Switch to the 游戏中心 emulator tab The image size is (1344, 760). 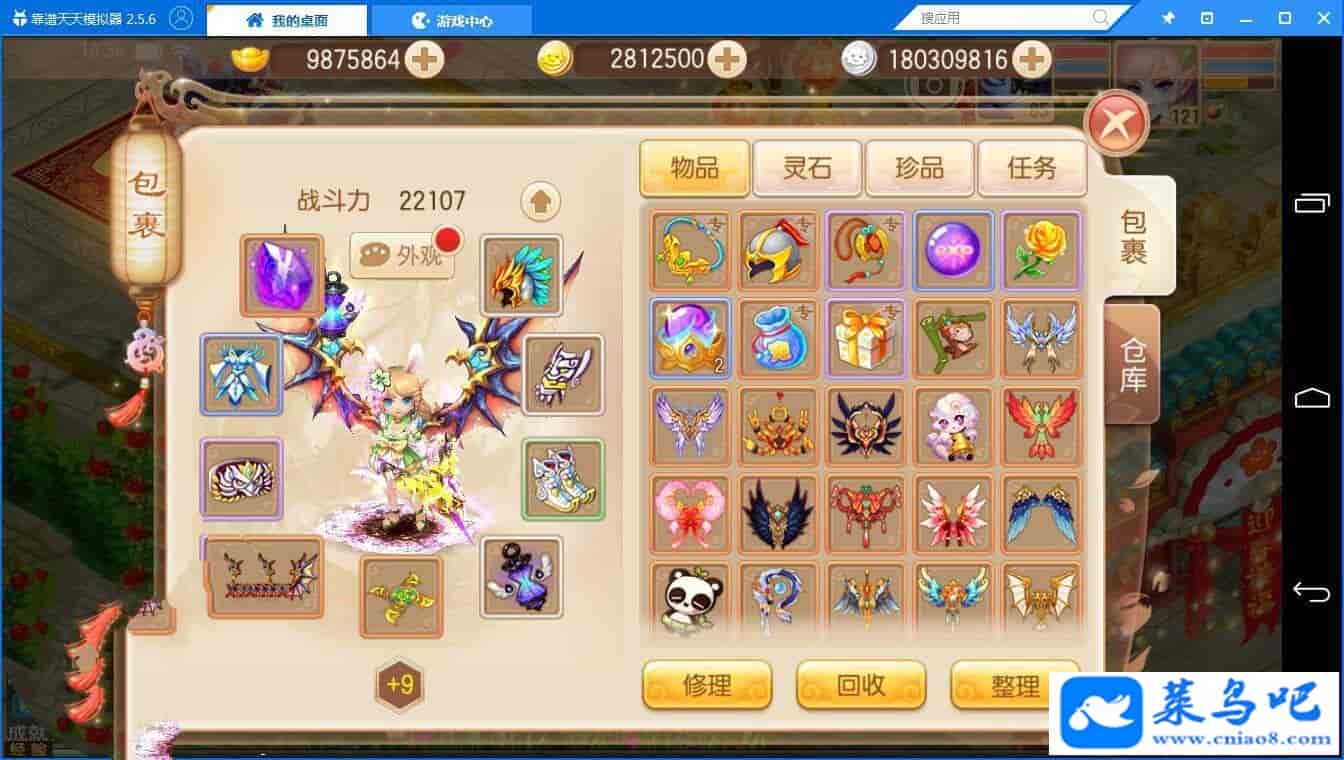452,20
